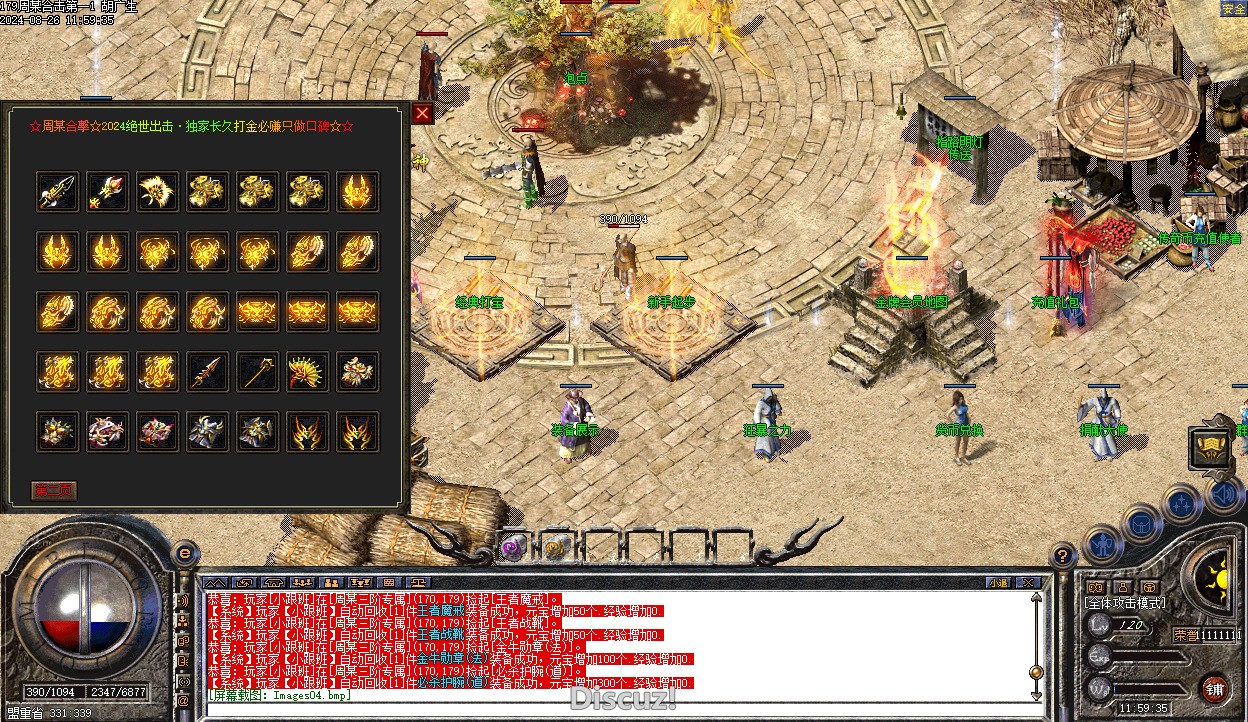
Task: Open the red 铺 shop button
Action: click(x=1215, y=689)
